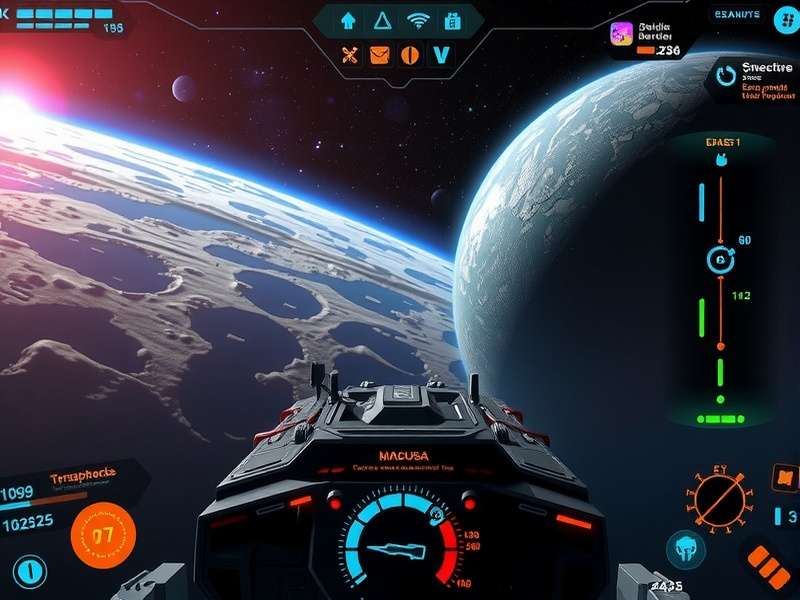Image resolution: width=800 pixels, height=600 pixels.
Task: Toggle the Wi-Fi signal icon
Action: point(417,20)
